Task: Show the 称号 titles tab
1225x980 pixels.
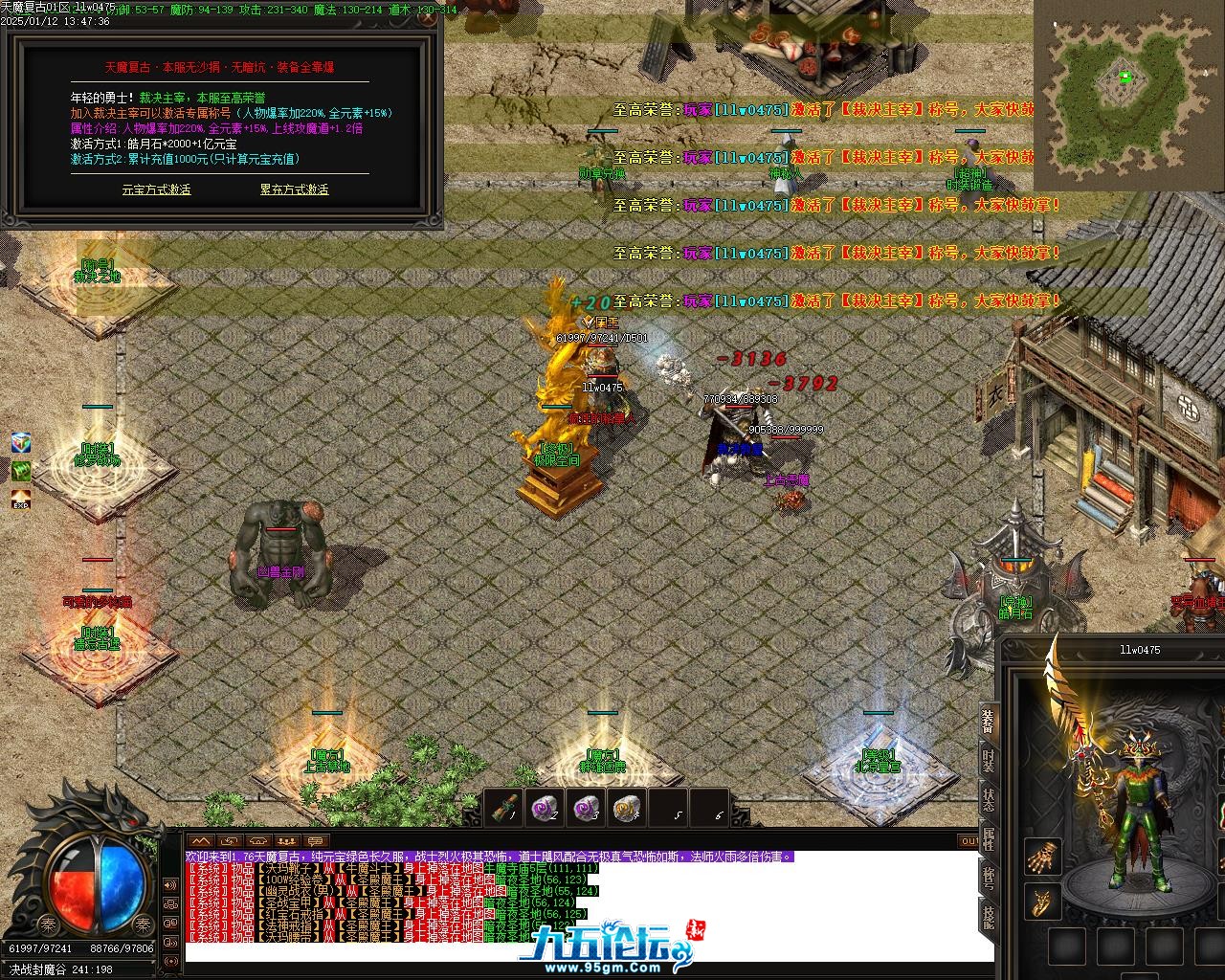Action: point(988,880)
